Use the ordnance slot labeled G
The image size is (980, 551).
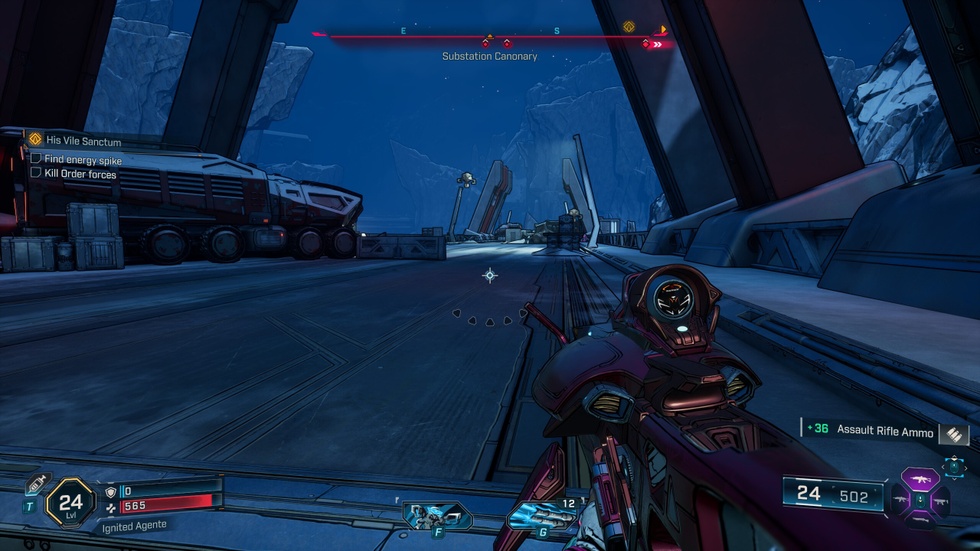click(x=542, y=515)
